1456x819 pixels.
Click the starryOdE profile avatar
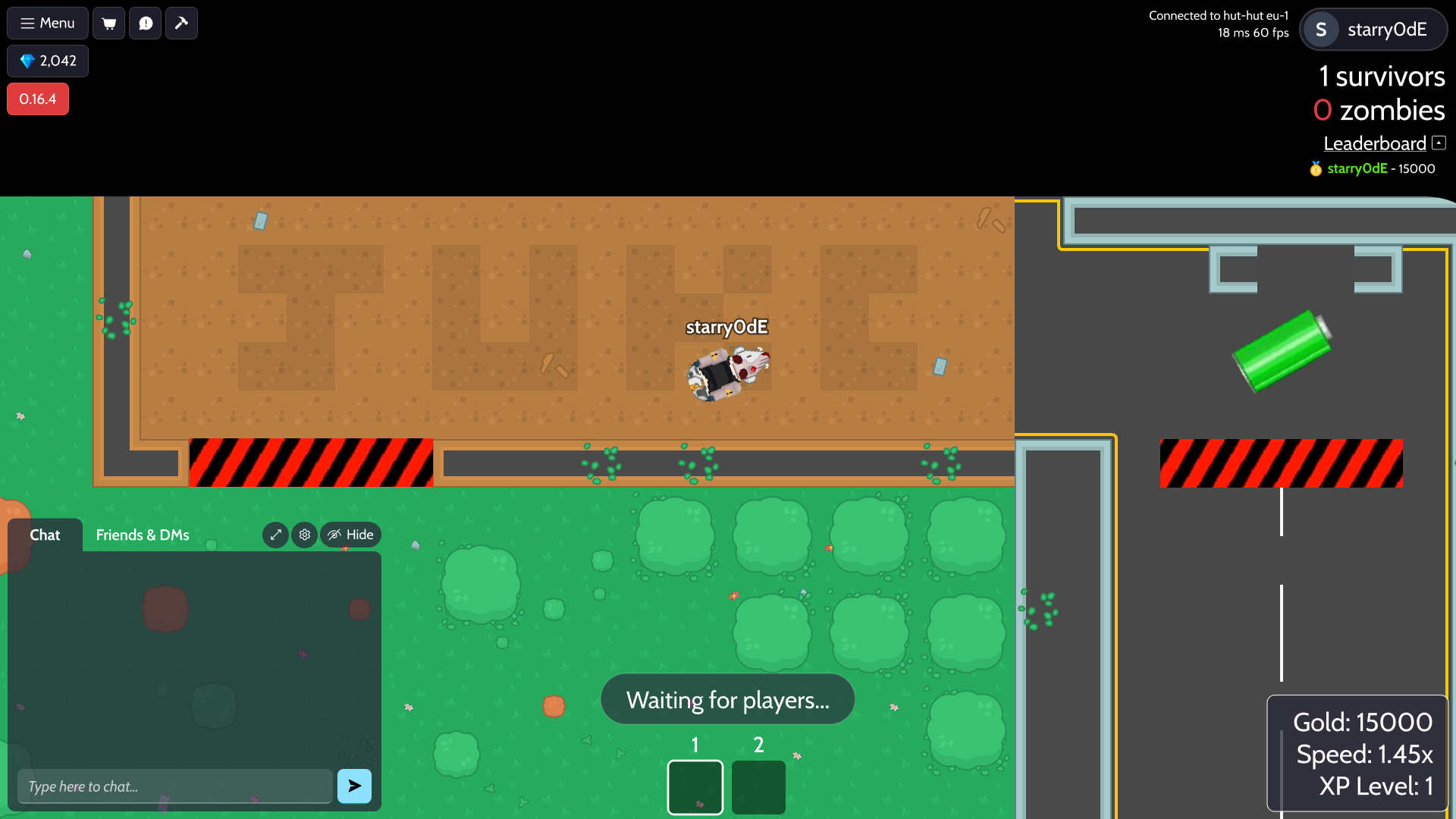(x=1321, y=29)
